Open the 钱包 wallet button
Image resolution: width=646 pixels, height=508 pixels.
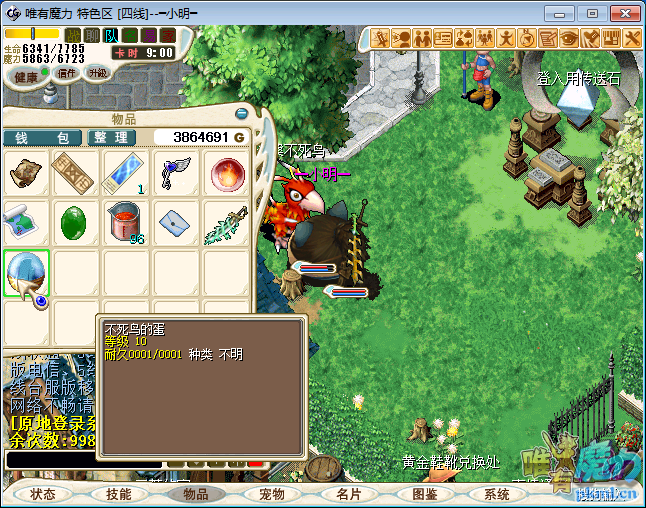pos(42,137)
